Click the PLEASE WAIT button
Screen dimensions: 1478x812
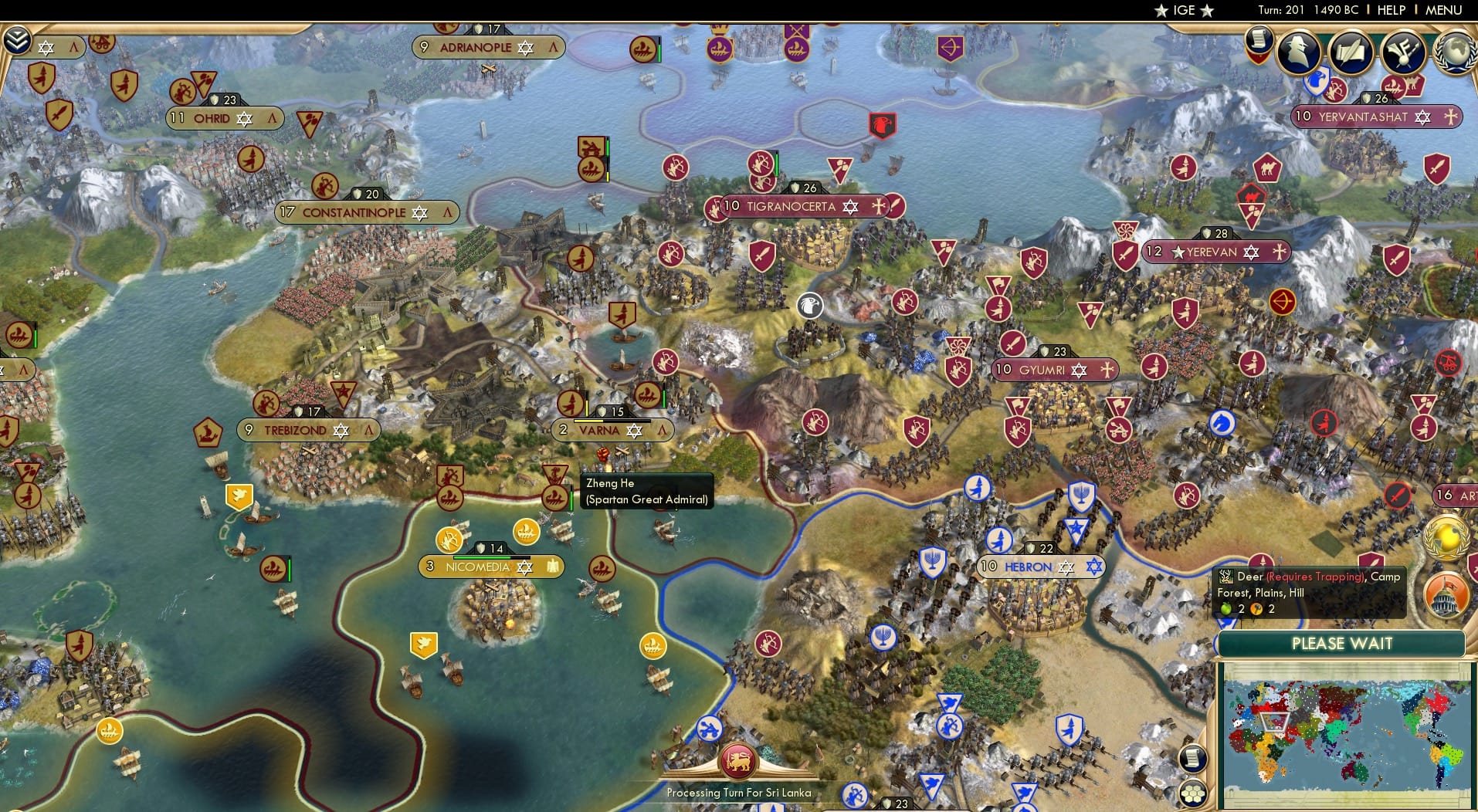[x=1342, y=643]
